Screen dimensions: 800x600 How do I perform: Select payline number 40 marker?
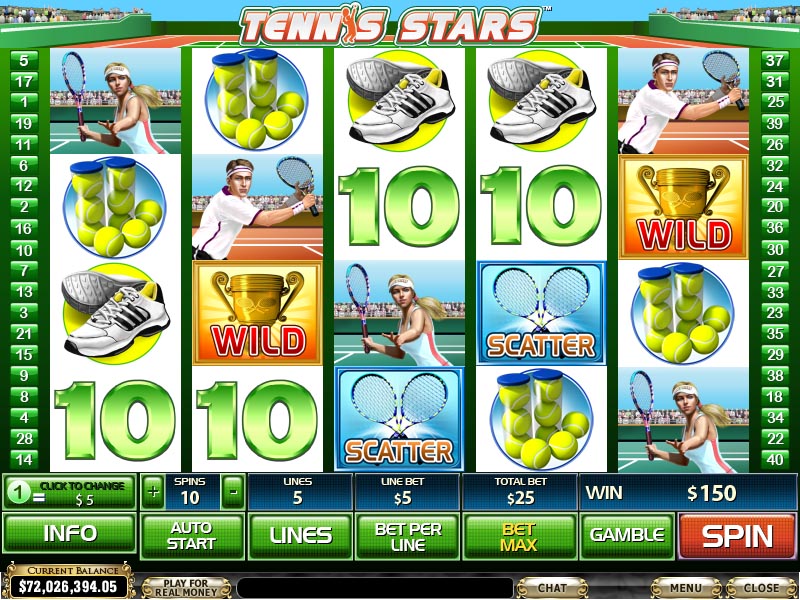click(x=773, y=460)
